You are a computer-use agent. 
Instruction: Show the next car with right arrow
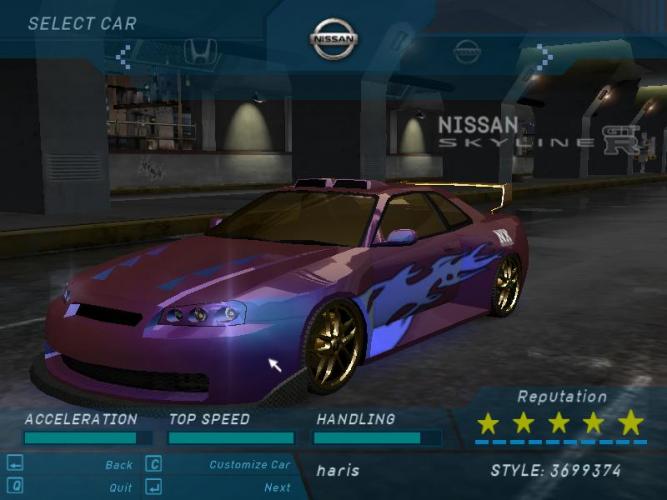tap(543, 56)
